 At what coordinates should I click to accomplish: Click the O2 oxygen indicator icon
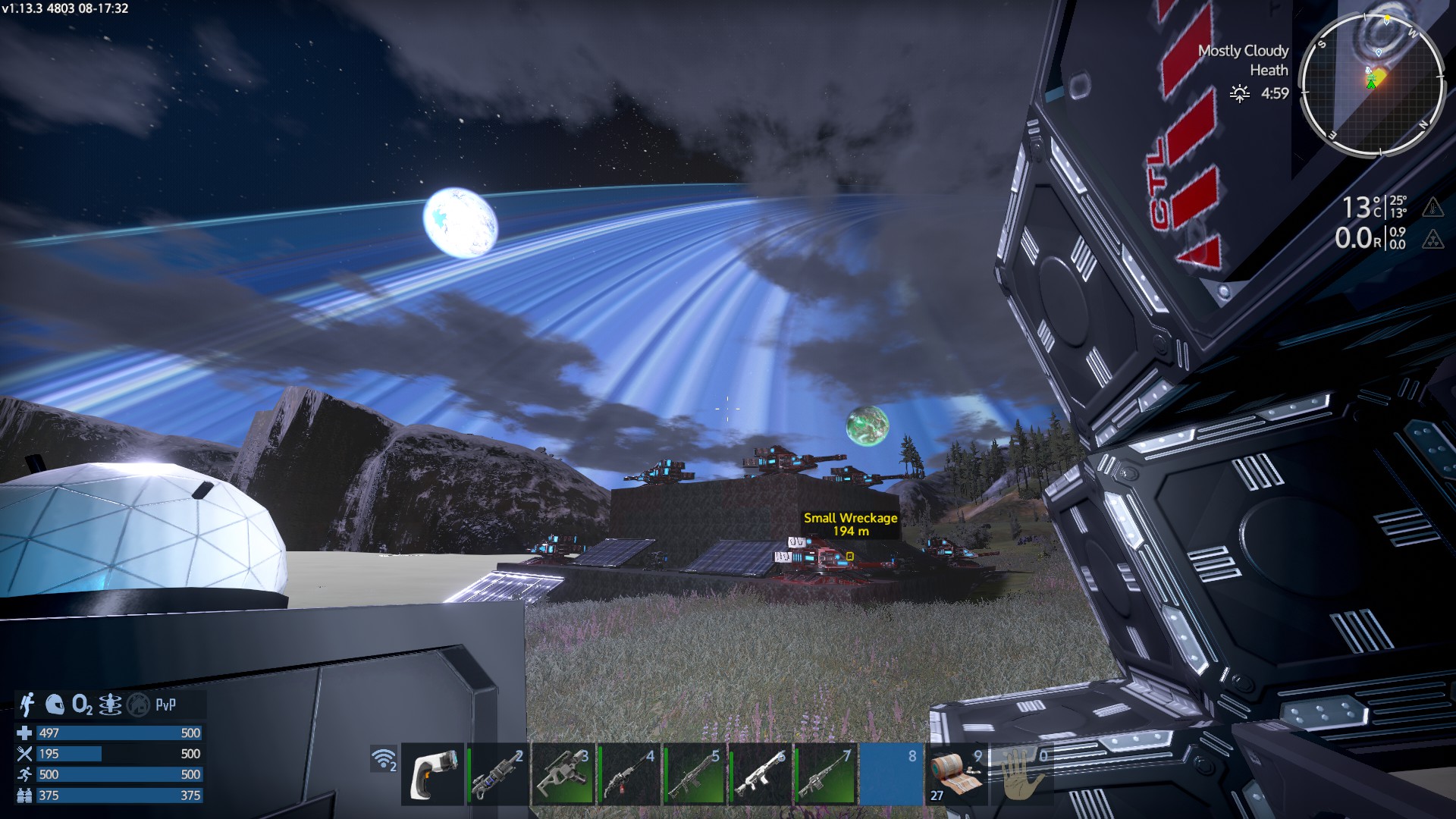tap(82, 705)
